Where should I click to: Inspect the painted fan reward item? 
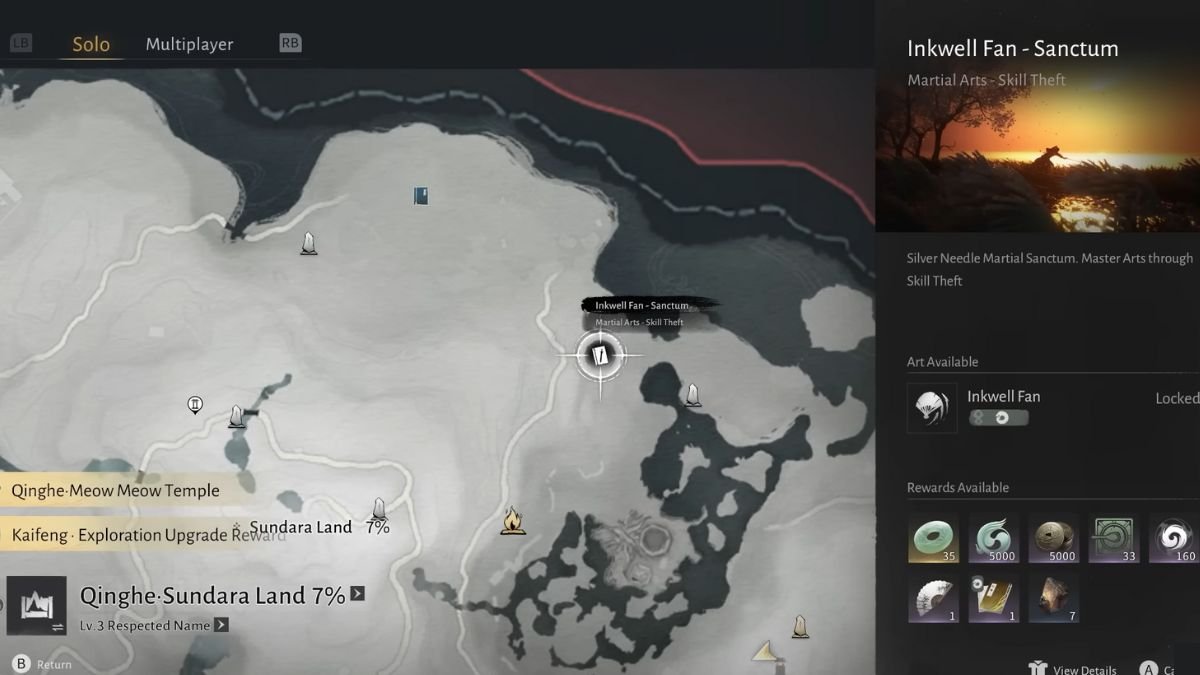(933, 598)
